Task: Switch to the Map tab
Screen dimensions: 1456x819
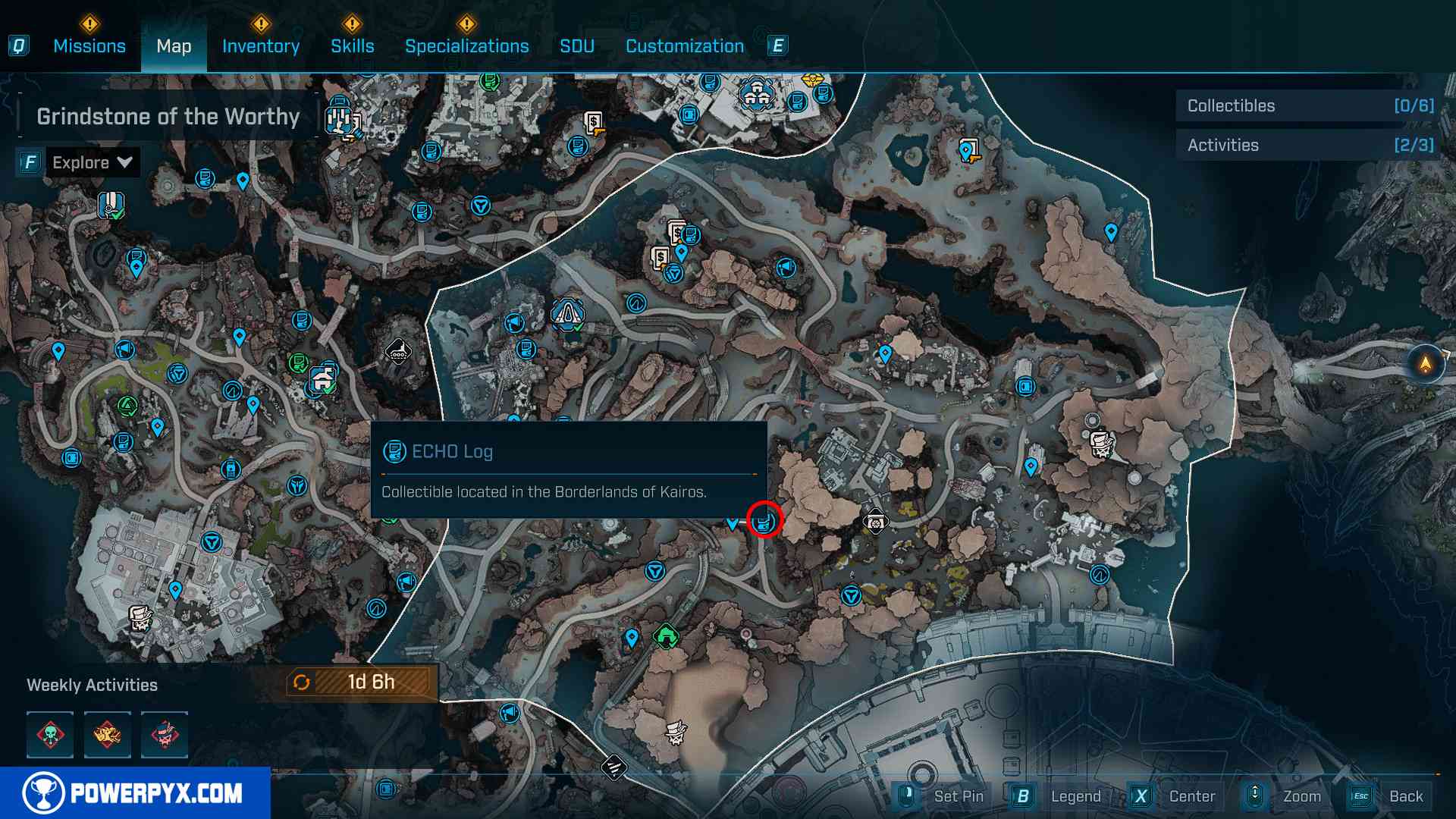Action: [x=174, y=46]
